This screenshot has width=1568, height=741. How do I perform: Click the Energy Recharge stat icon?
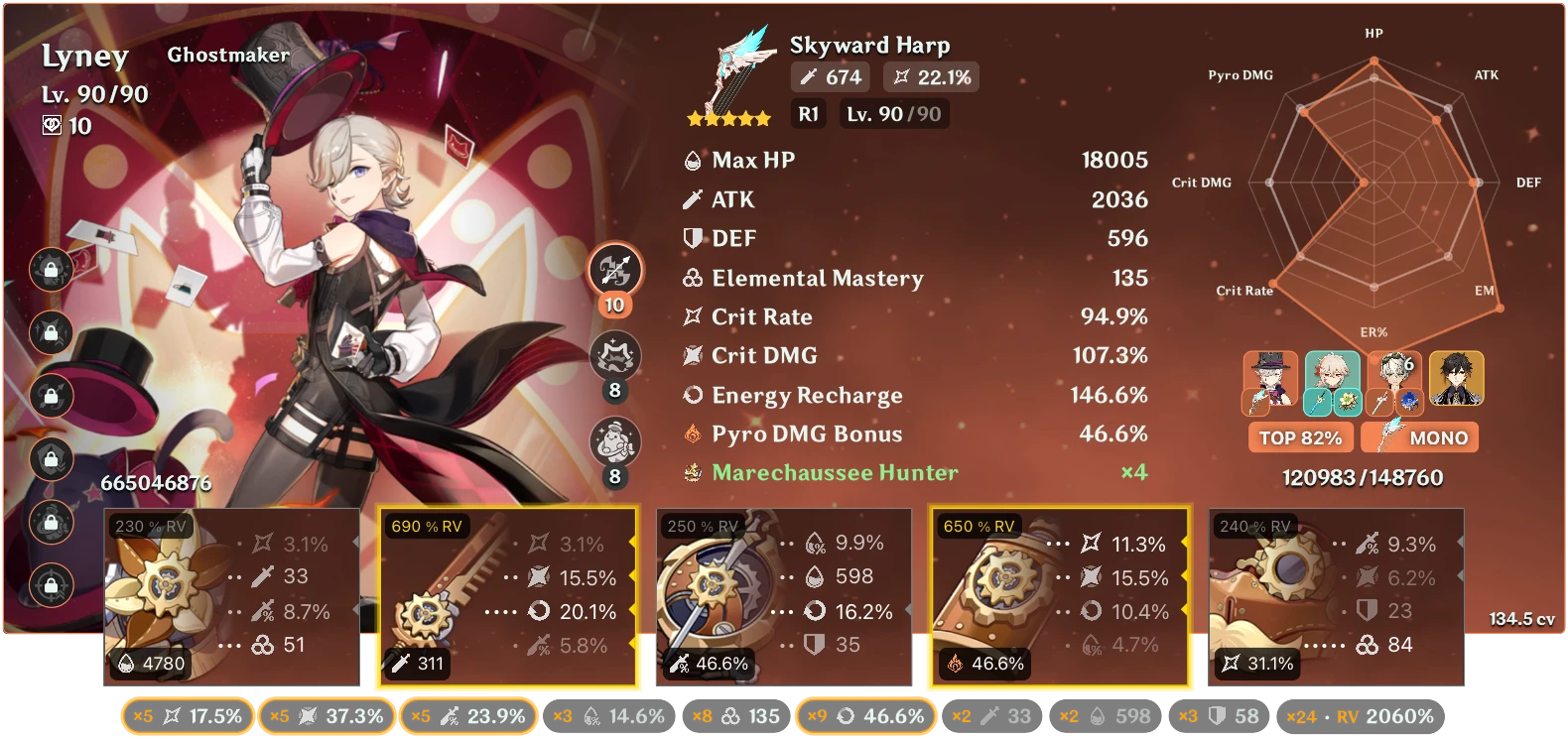(692, 395)
